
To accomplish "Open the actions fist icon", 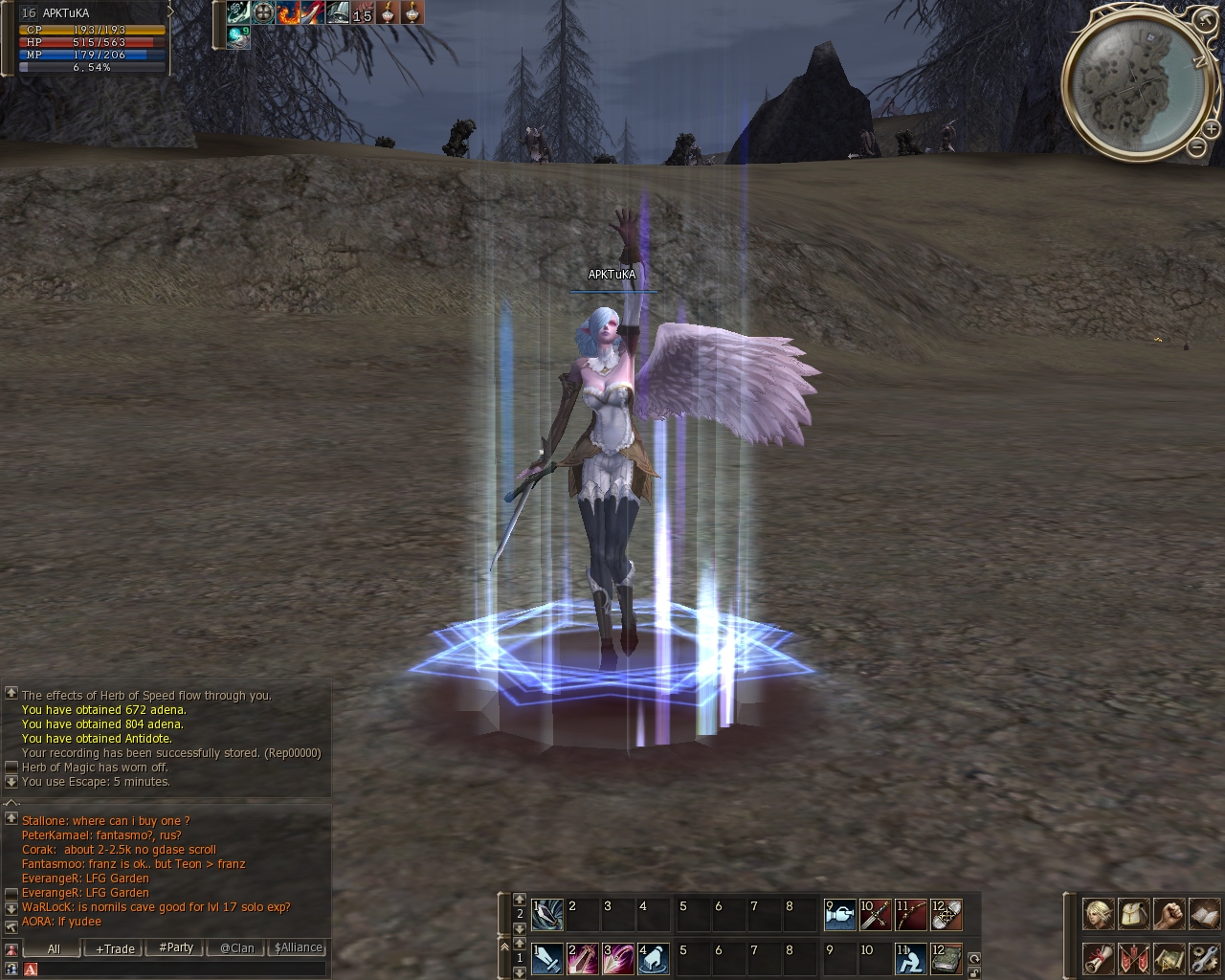I will (1169, 914).
